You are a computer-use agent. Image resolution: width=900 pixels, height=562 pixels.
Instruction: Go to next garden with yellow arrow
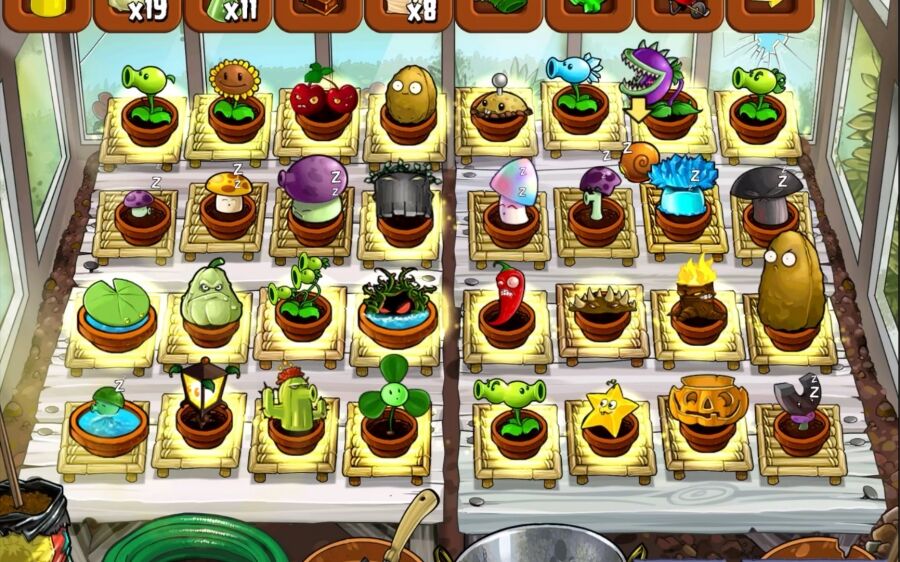[x=770, y=12]
